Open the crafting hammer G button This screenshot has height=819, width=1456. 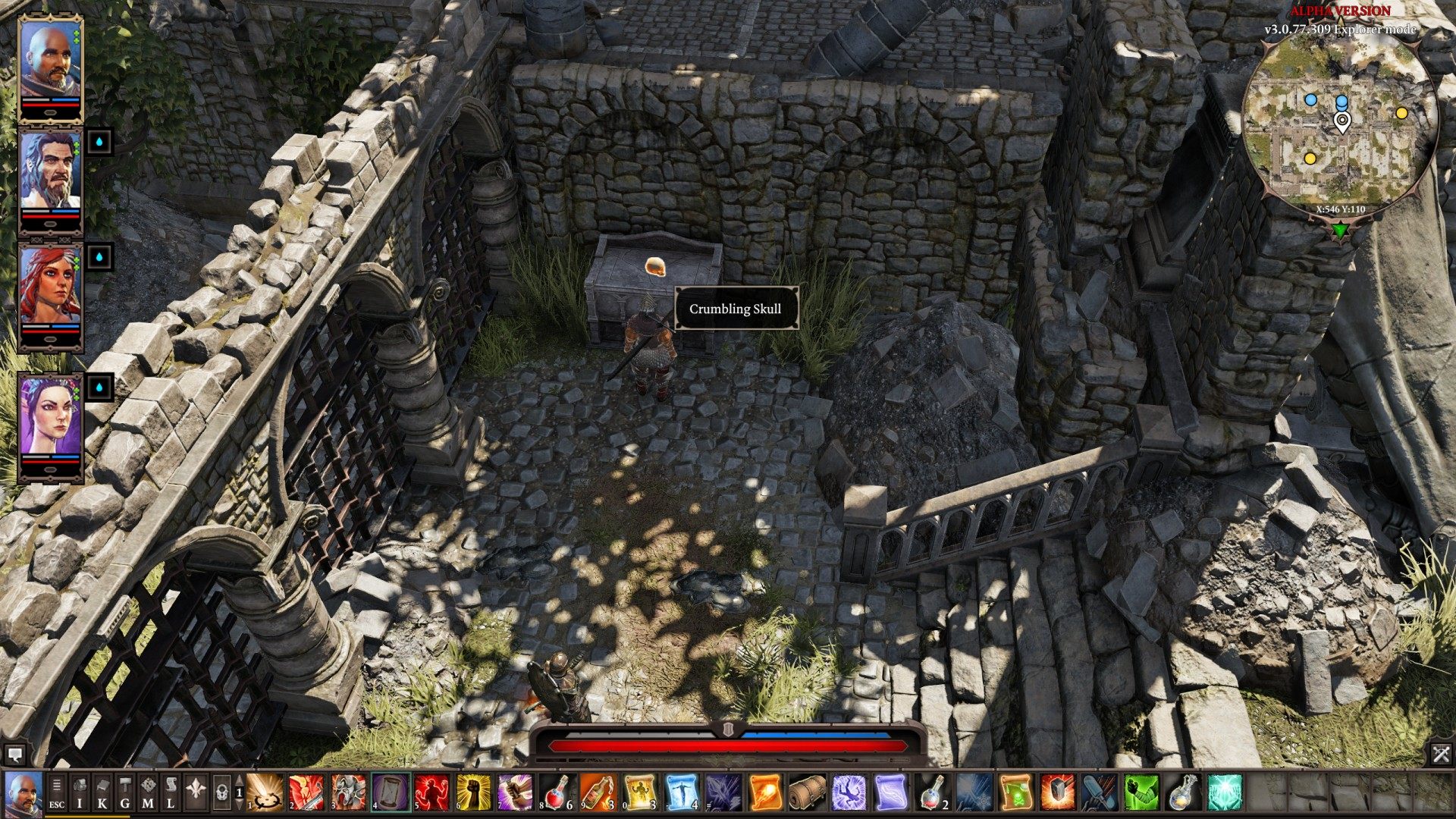125,792
